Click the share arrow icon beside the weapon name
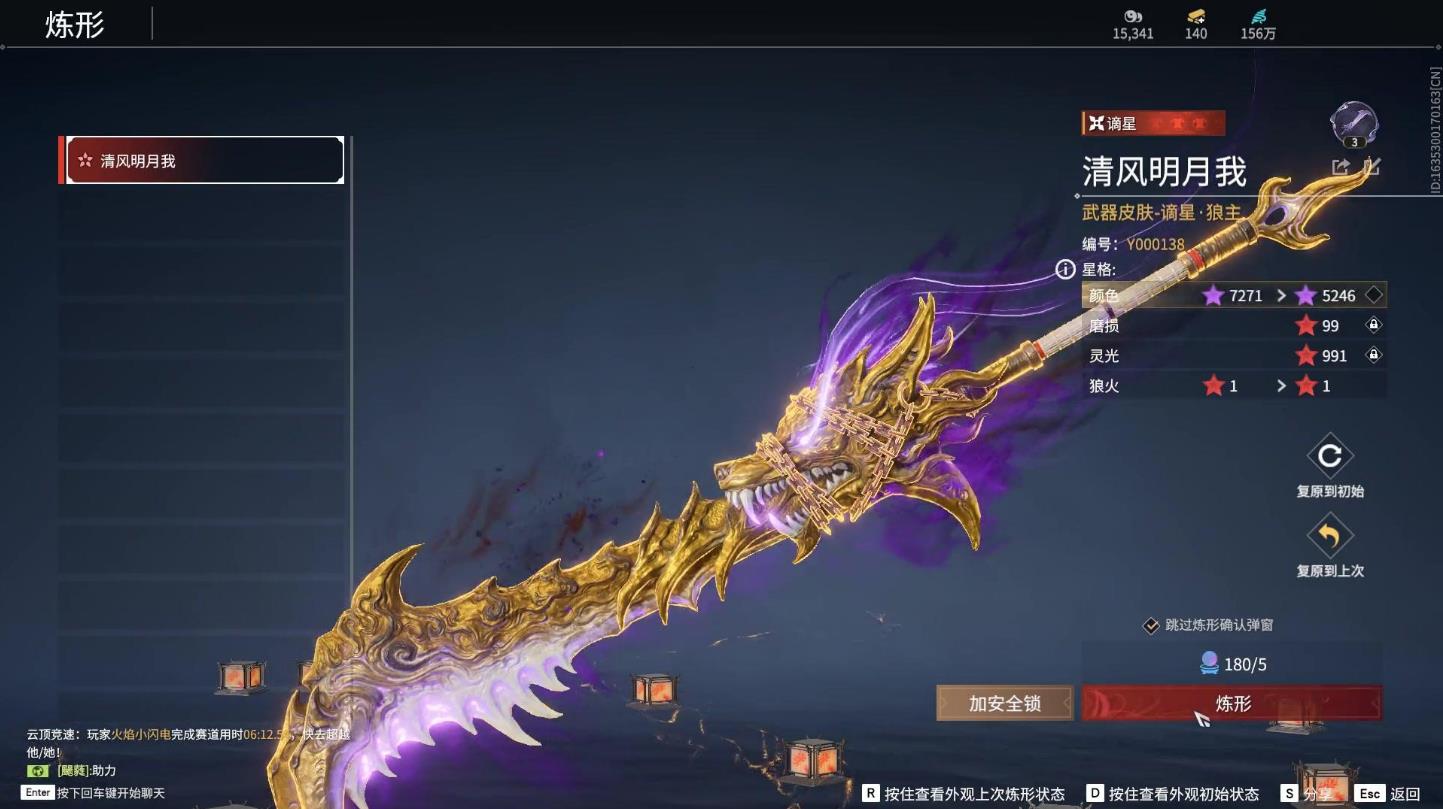The image size is (1443, 809). point(1340,168)
